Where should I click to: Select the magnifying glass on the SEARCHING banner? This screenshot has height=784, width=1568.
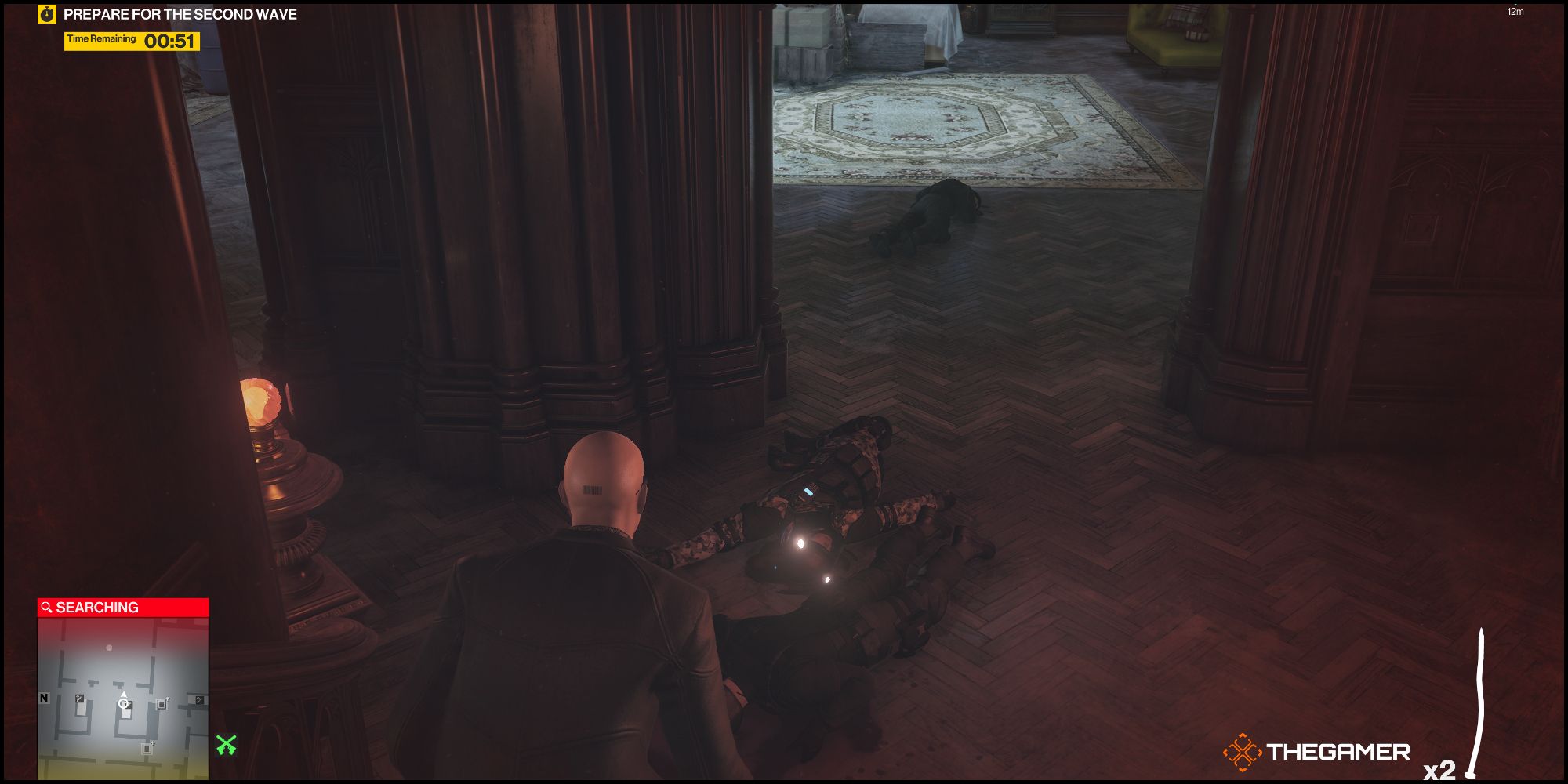(47, 606)
